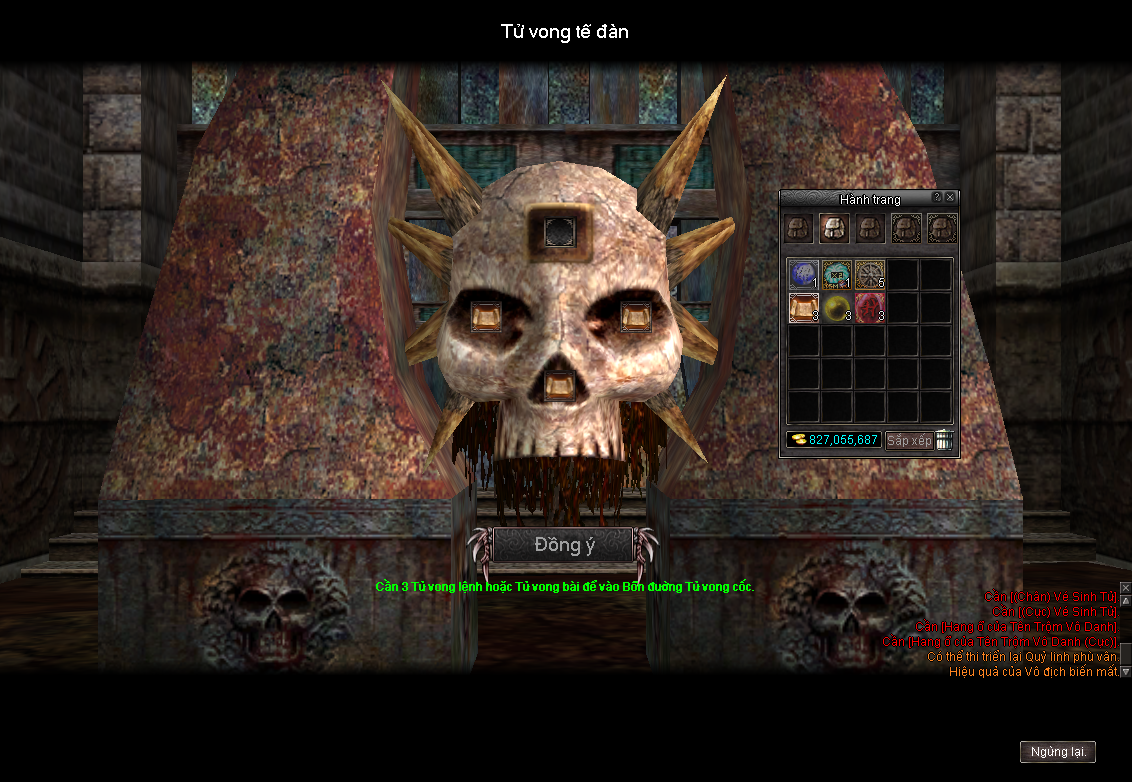1132x782 pixels.
Task: Select the red rune token item
Action: [x=870, y=307]
